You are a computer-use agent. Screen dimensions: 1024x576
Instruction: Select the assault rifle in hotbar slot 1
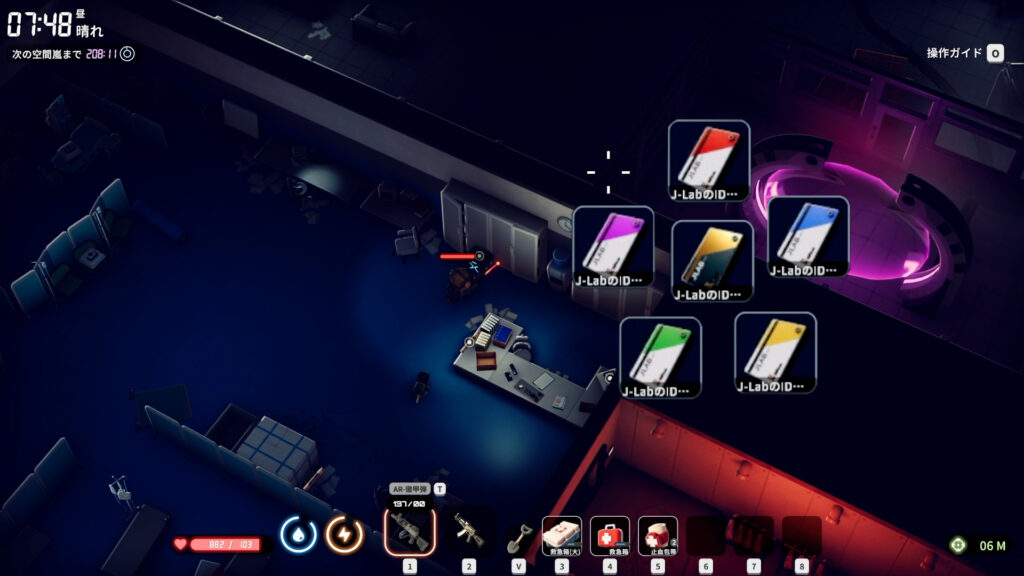pyautogui.click(x=410, y=531)
